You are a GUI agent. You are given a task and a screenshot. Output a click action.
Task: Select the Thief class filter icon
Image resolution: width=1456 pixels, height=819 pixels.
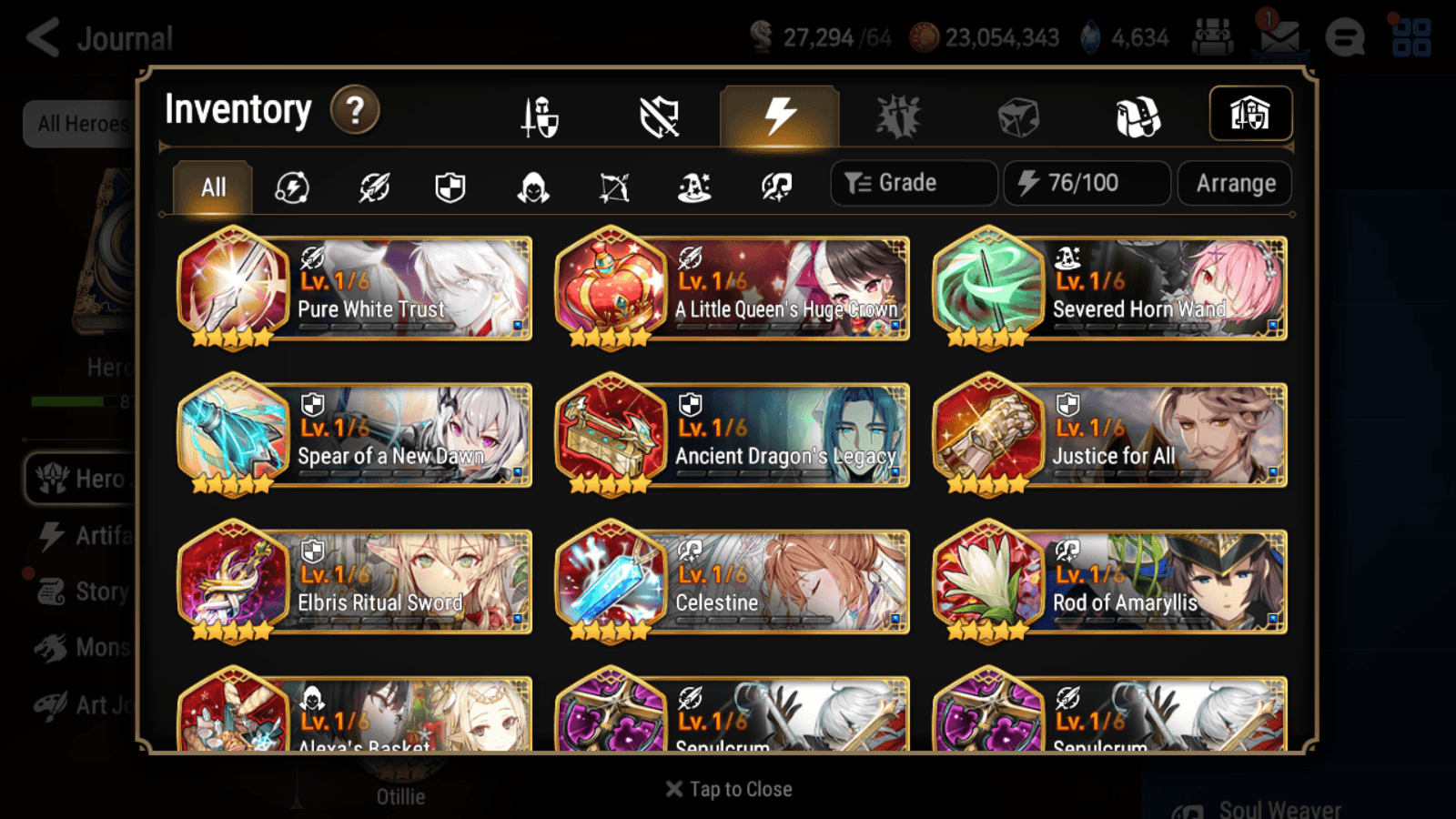531,187
